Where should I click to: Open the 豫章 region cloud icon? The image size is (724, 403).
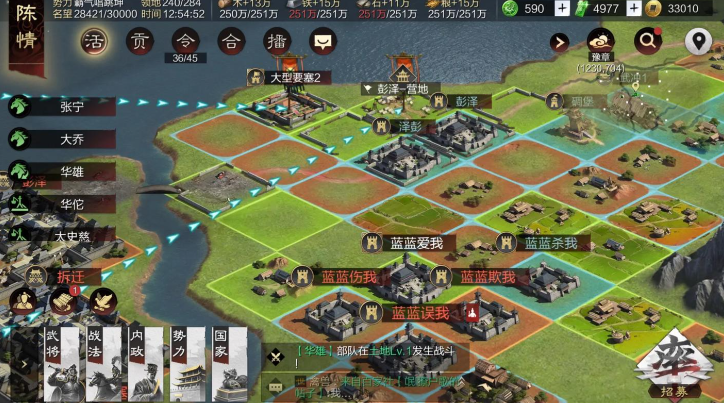click(601, 42)
